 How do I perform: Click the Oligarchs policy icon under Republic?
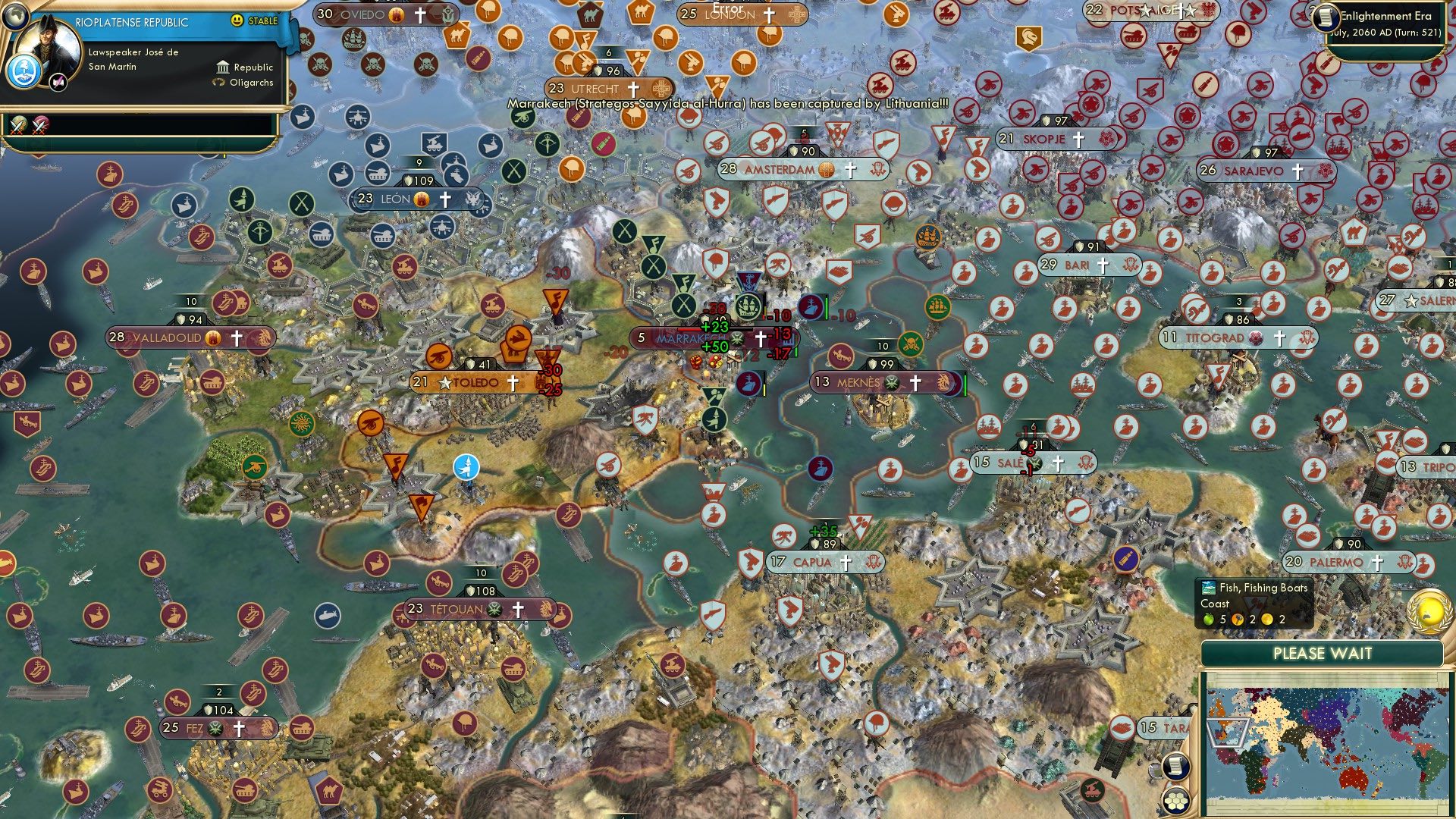tap(218, 83)
